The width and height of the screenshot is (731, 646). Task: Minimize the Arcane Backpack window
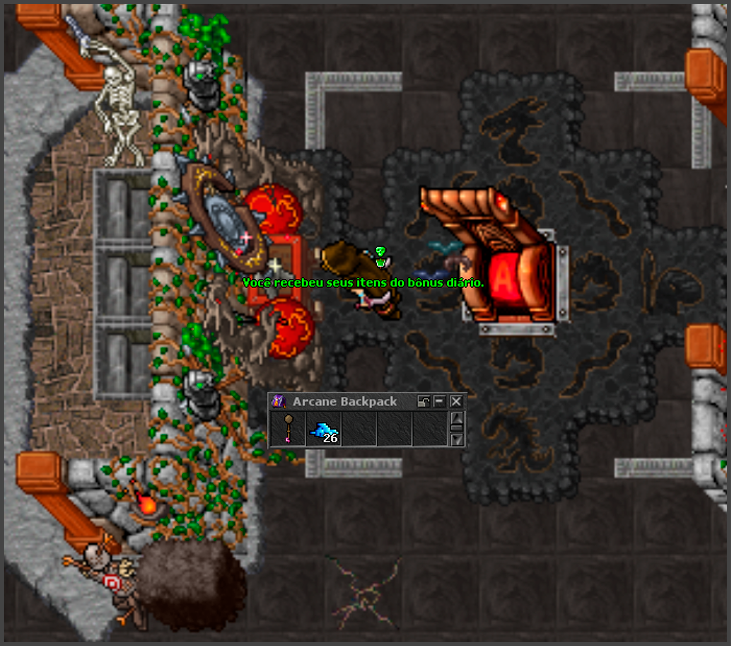point(440,401)
